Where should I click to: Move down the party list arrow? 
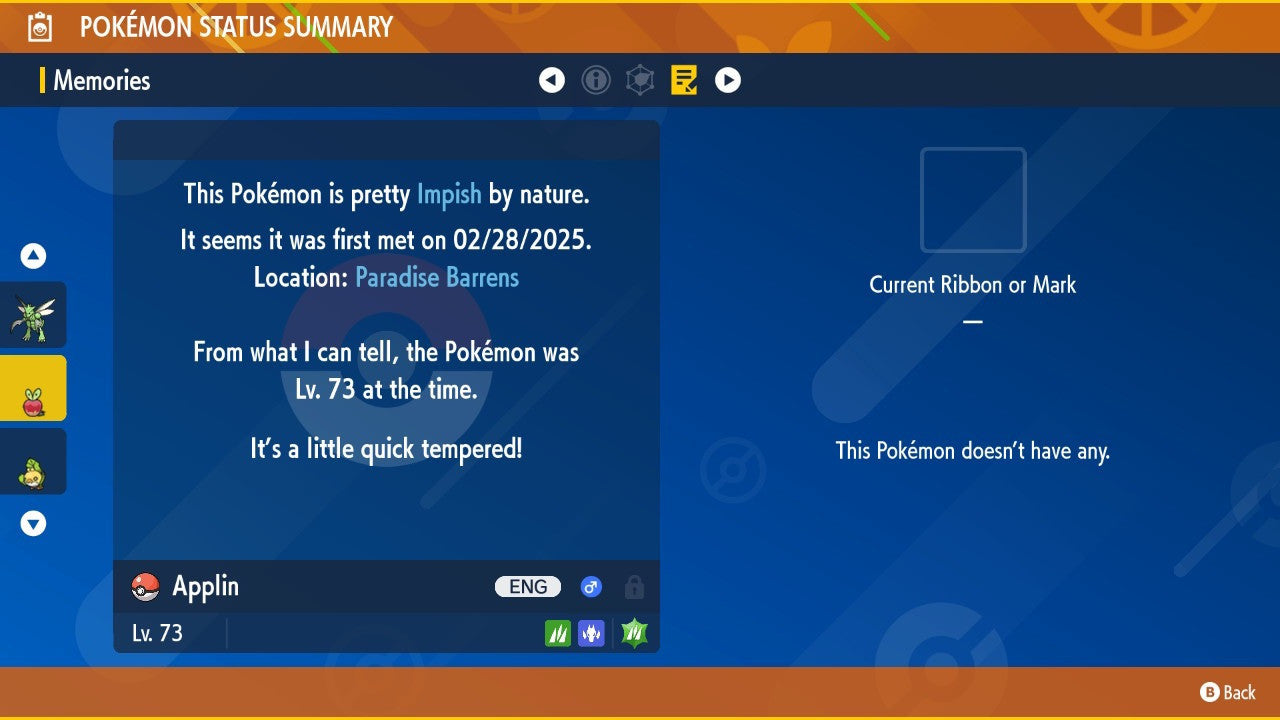(33, 523)
